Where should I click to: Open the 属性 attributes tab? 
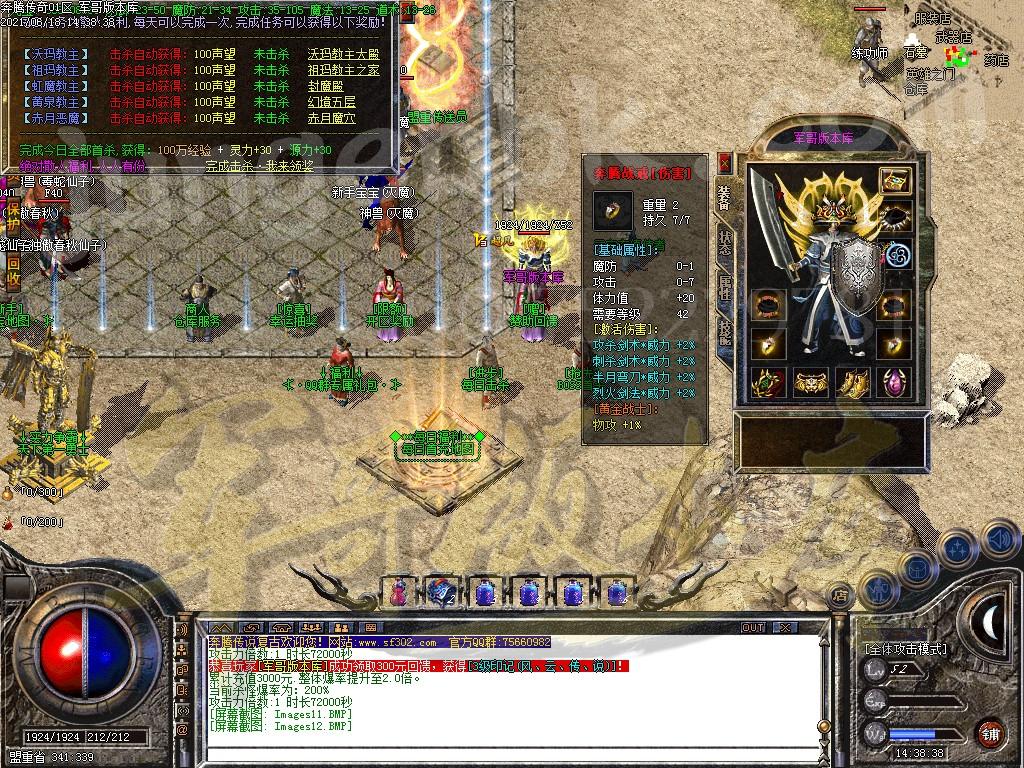point(725,288)
